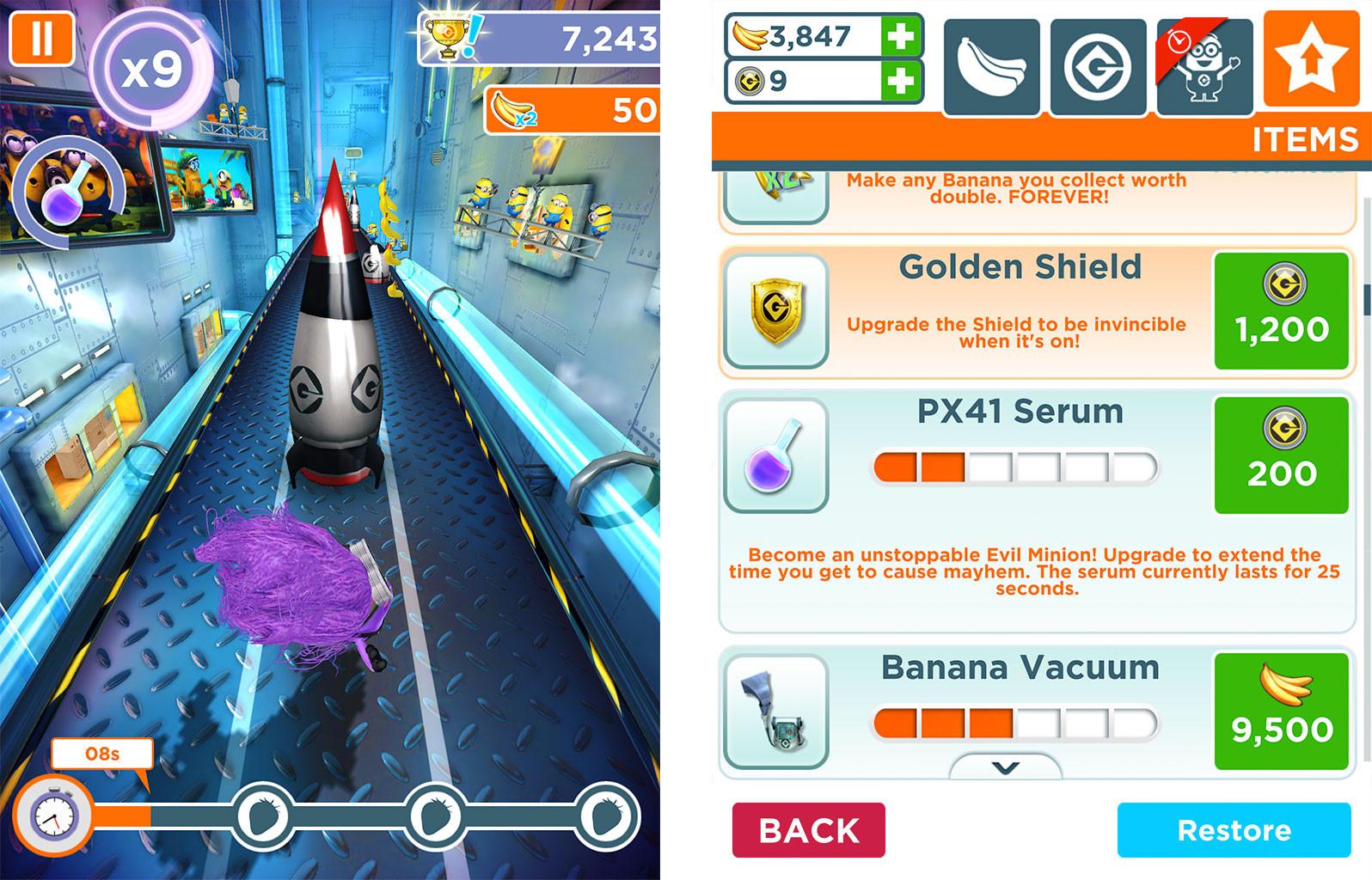Pause the game
The height and width of the screenshot is (880, 1372).
40,40
